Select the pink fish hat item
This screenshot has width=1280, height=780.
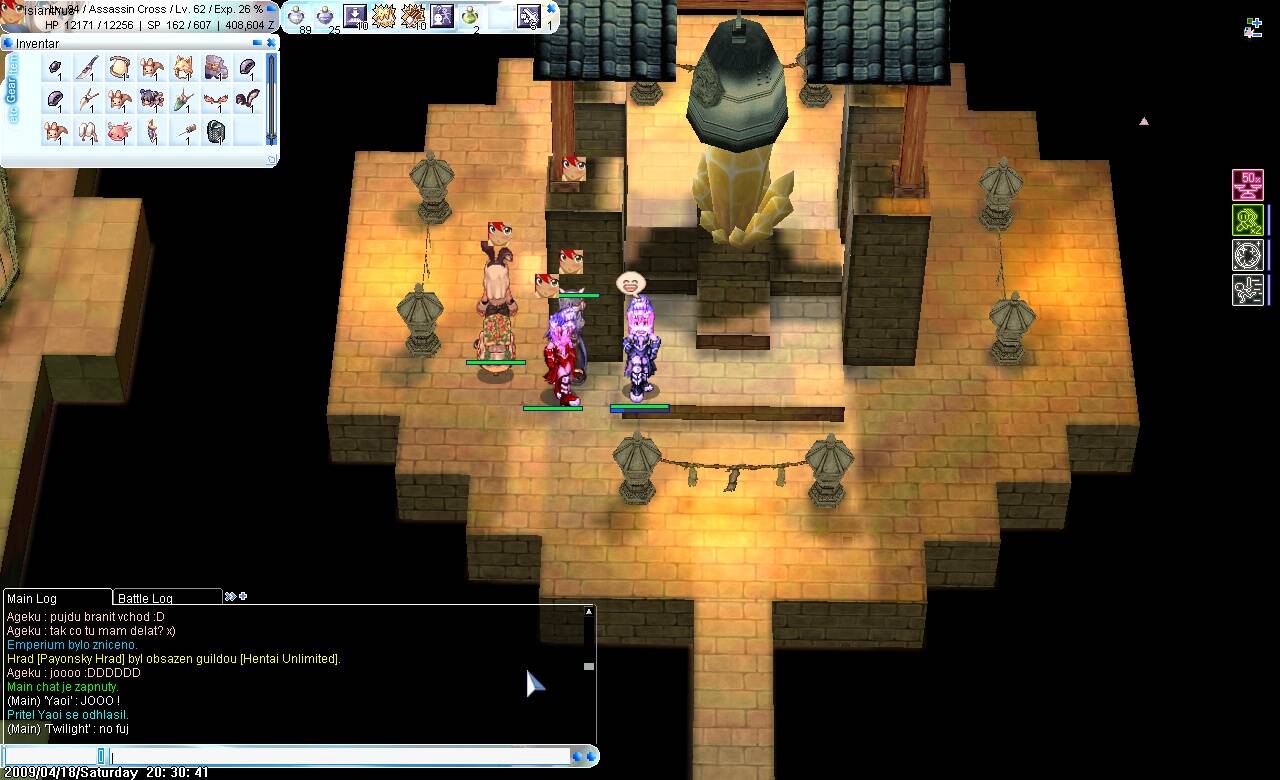coord(119,131)
